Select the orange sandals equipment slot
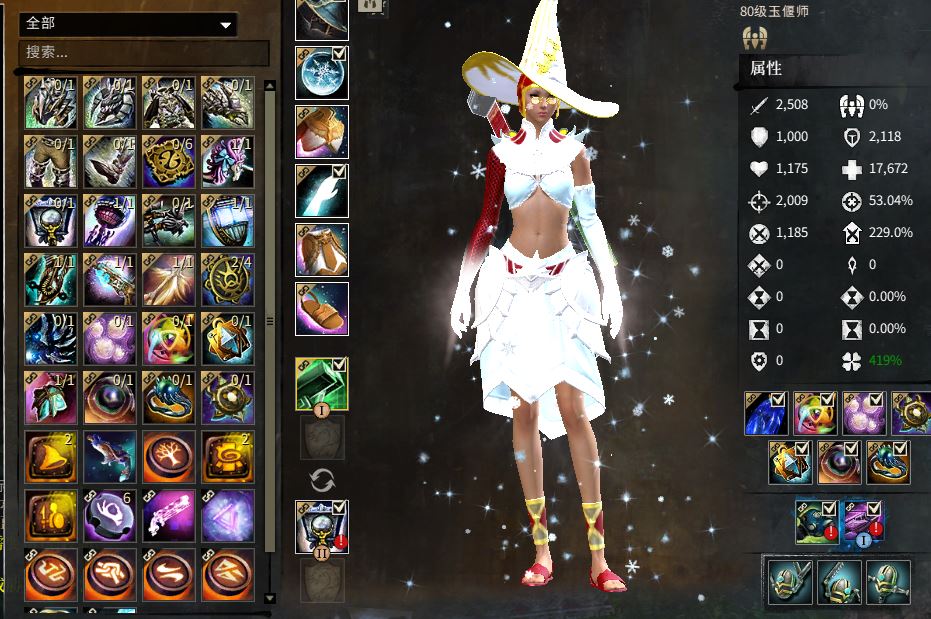 [321, 309]
